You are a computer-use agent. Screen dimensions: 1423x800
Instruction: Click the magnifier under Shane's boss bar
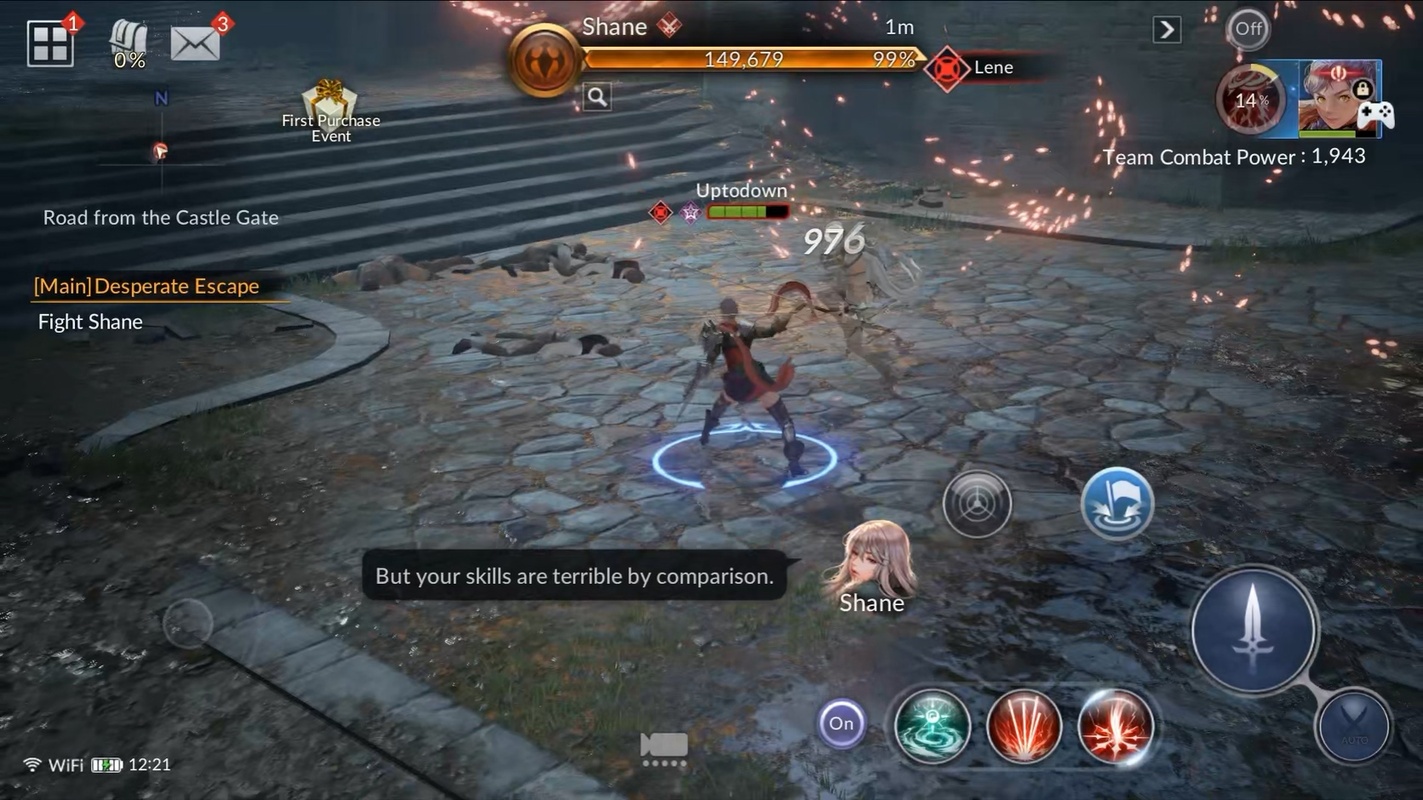tap(597, 97)
